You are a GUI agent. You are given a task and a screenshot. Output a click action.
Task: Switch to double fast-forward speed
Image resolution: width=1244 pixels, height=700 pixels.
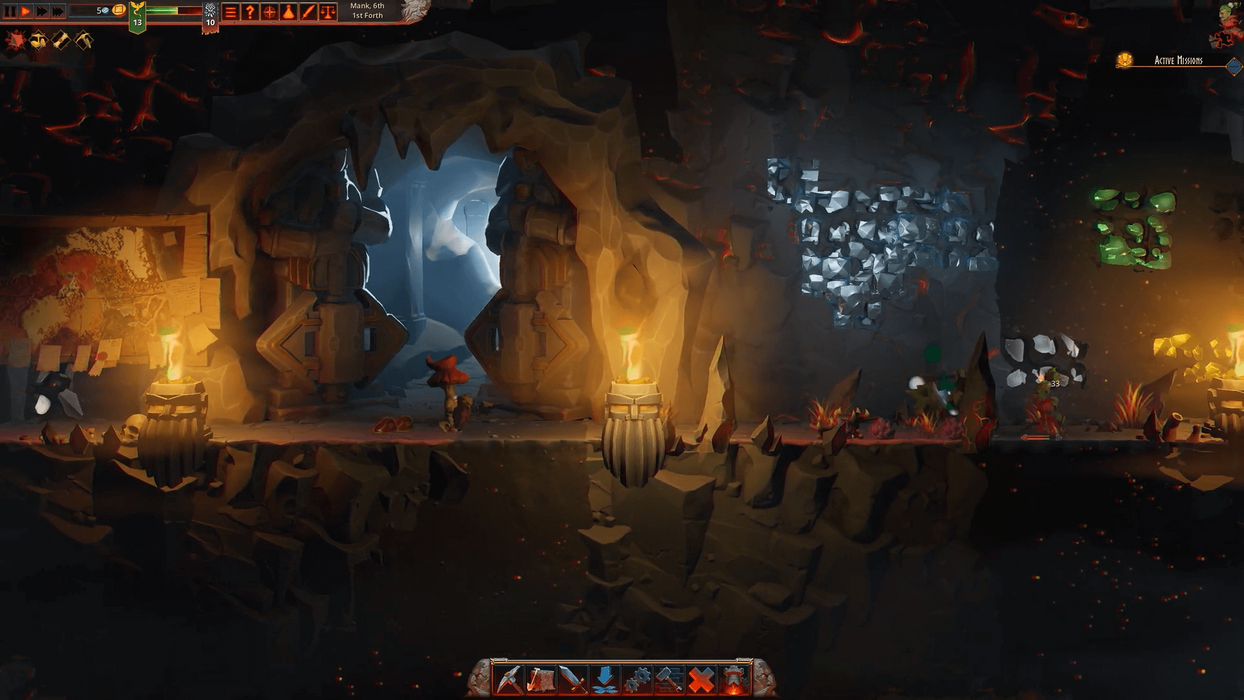click(x=42, y=11)
